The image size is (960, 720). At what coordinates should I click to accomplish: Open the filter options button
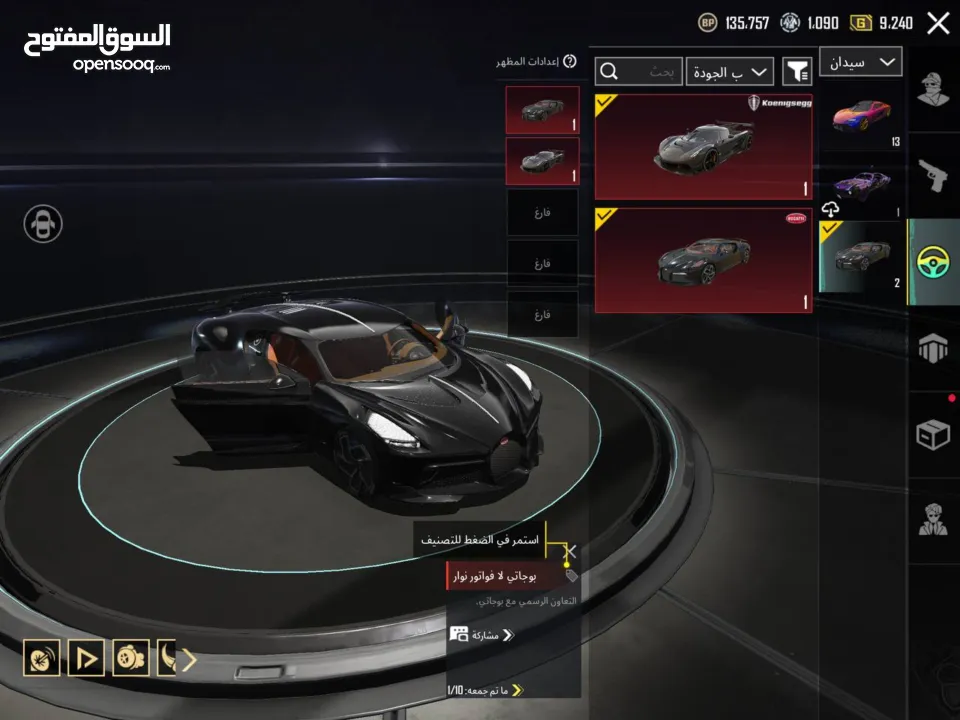tap(797, 71)
